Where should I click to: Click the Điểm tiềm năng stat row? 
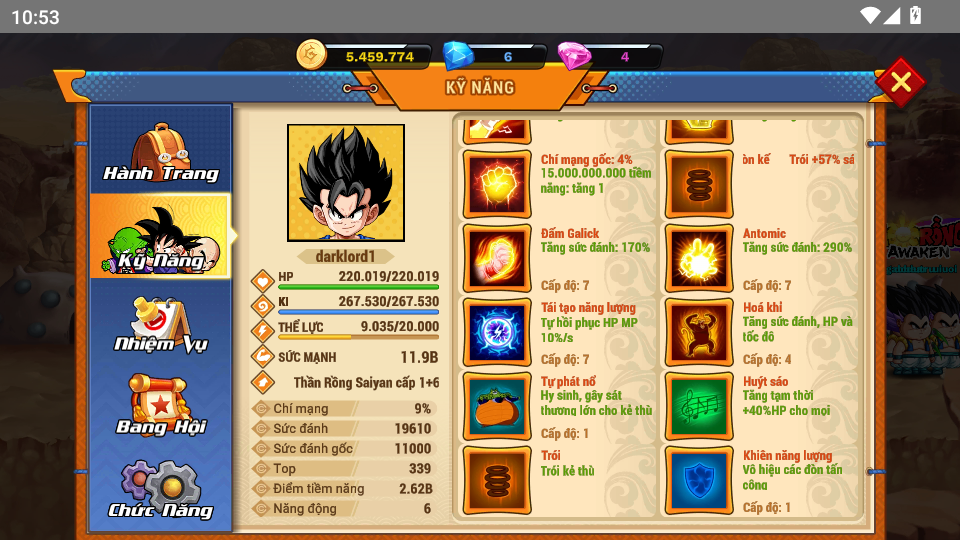click(x=343, y=488)
